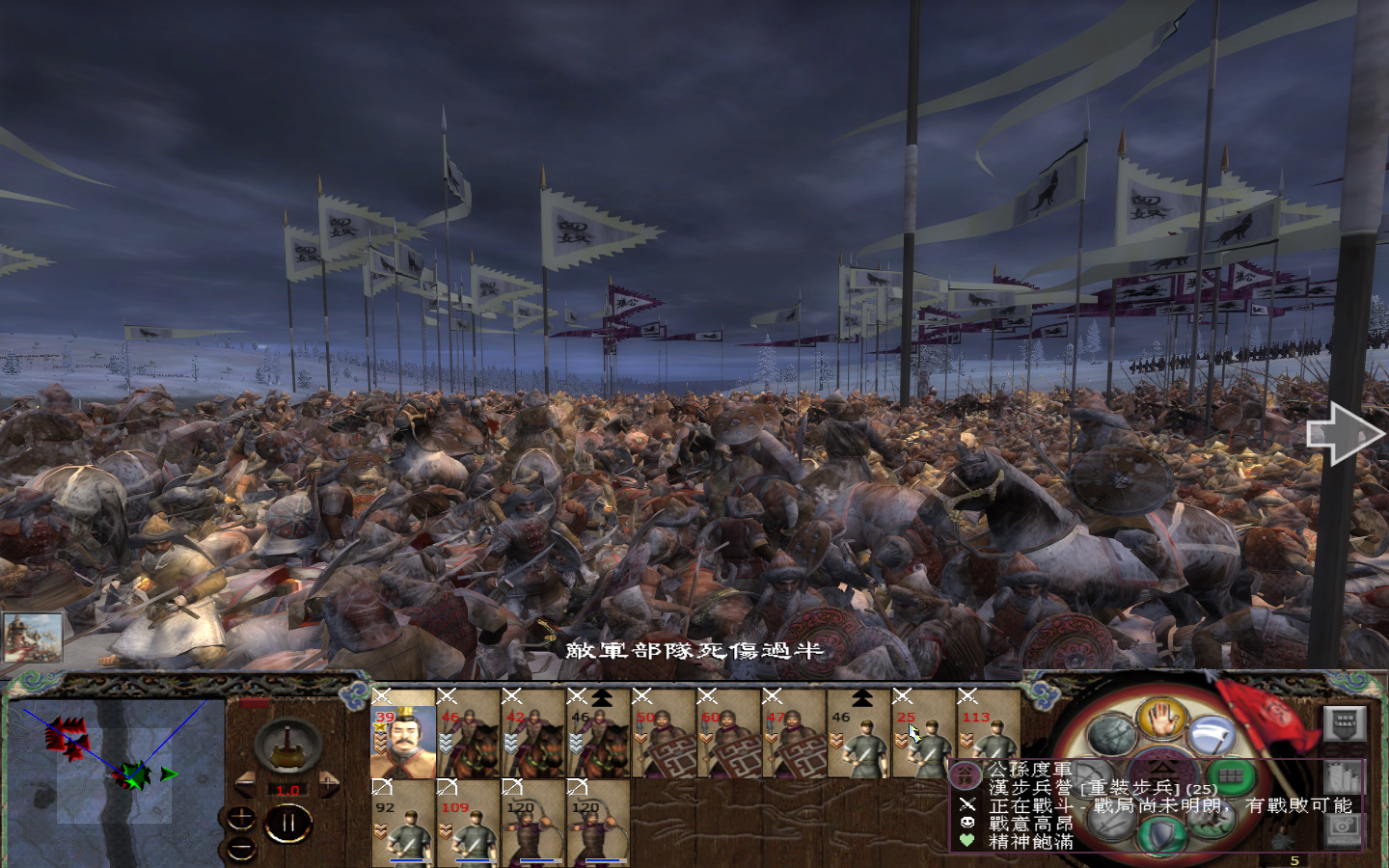Open the army banner icon on right panel
The height and width of the screenshot is (868, 1389).
click(x=1345, y=725)
